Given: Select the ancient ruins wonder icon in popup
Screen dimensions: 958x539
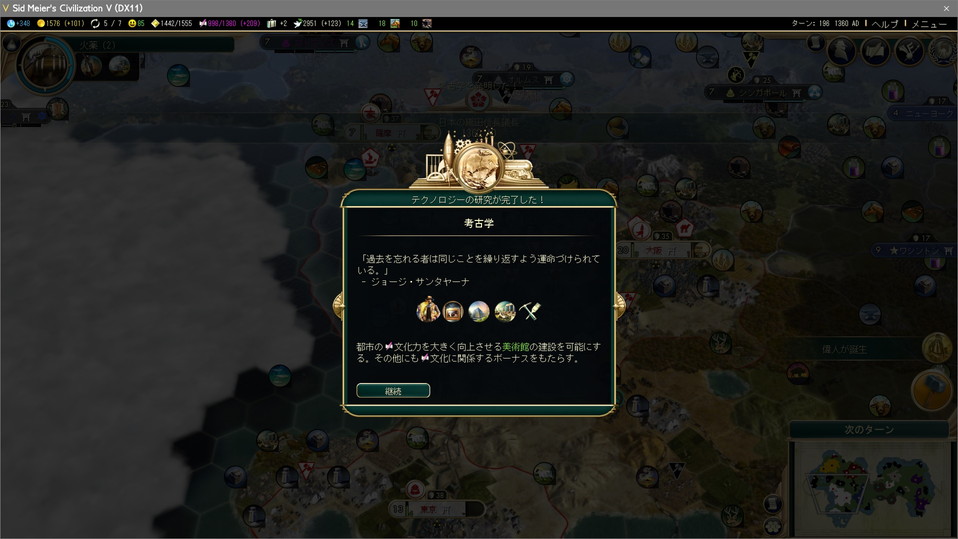Looking at the screenshot, I should 504,311.
